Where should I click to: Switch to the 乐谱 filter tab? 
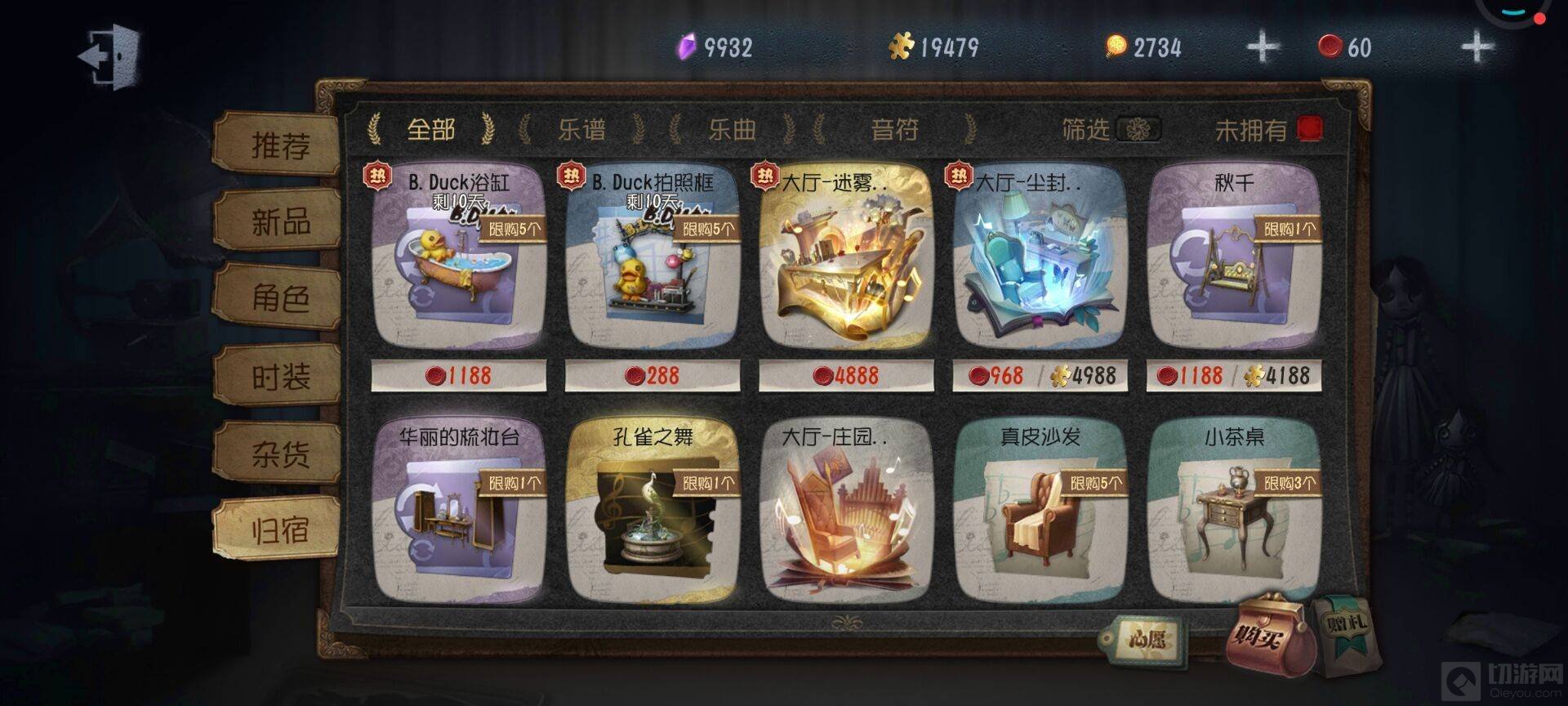(x=581, y=129)
